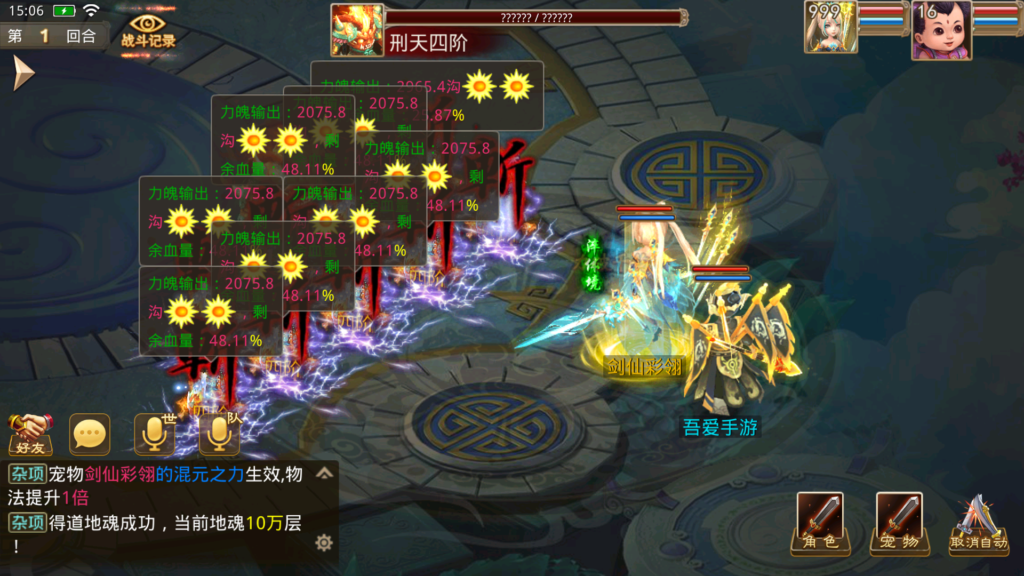Activate the 队 team voice microphone
The image size is (1024, 576).
[219, 434]
